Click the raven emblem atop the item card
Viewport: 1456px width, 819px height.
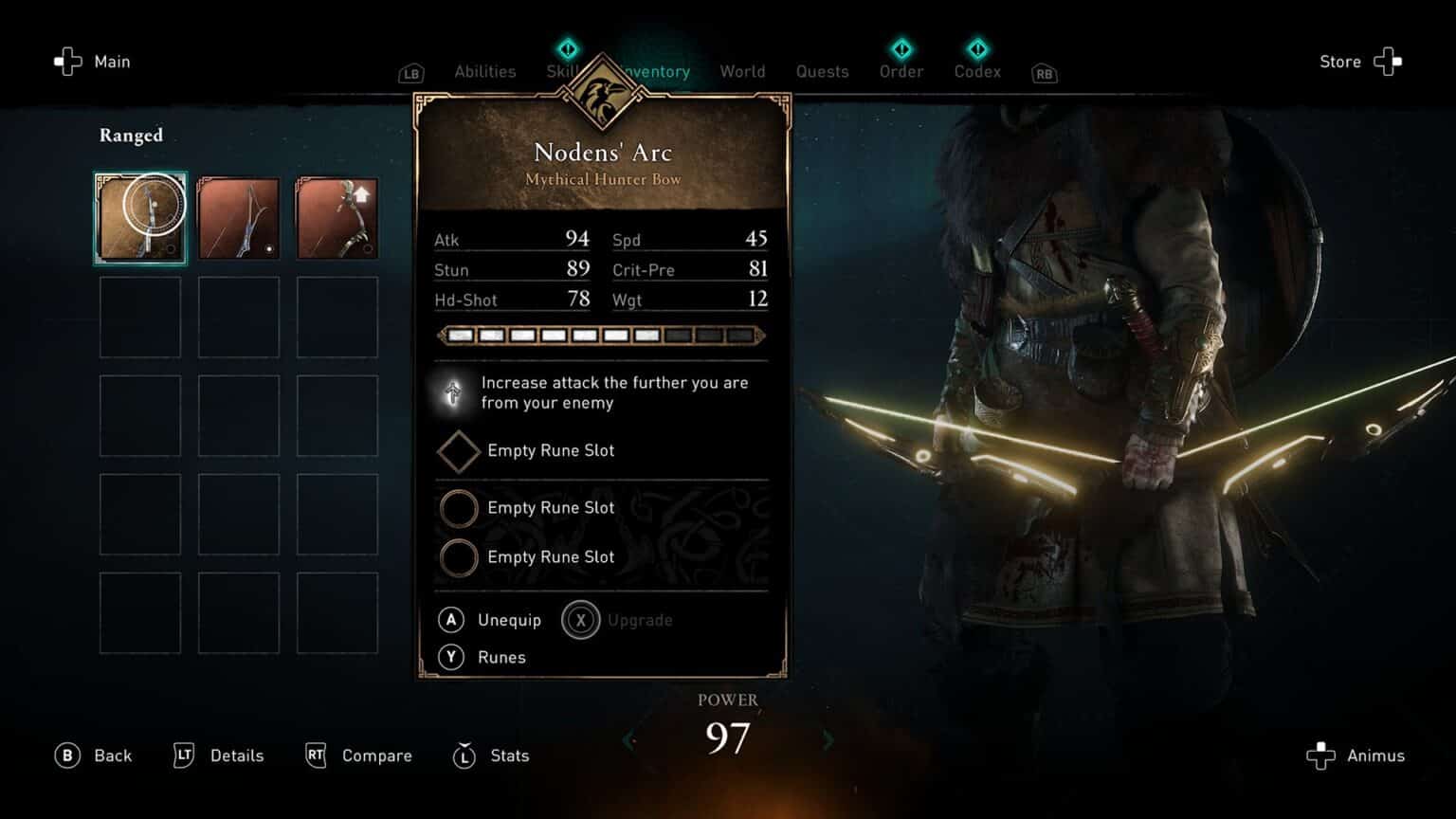click(x=600, y=92)
